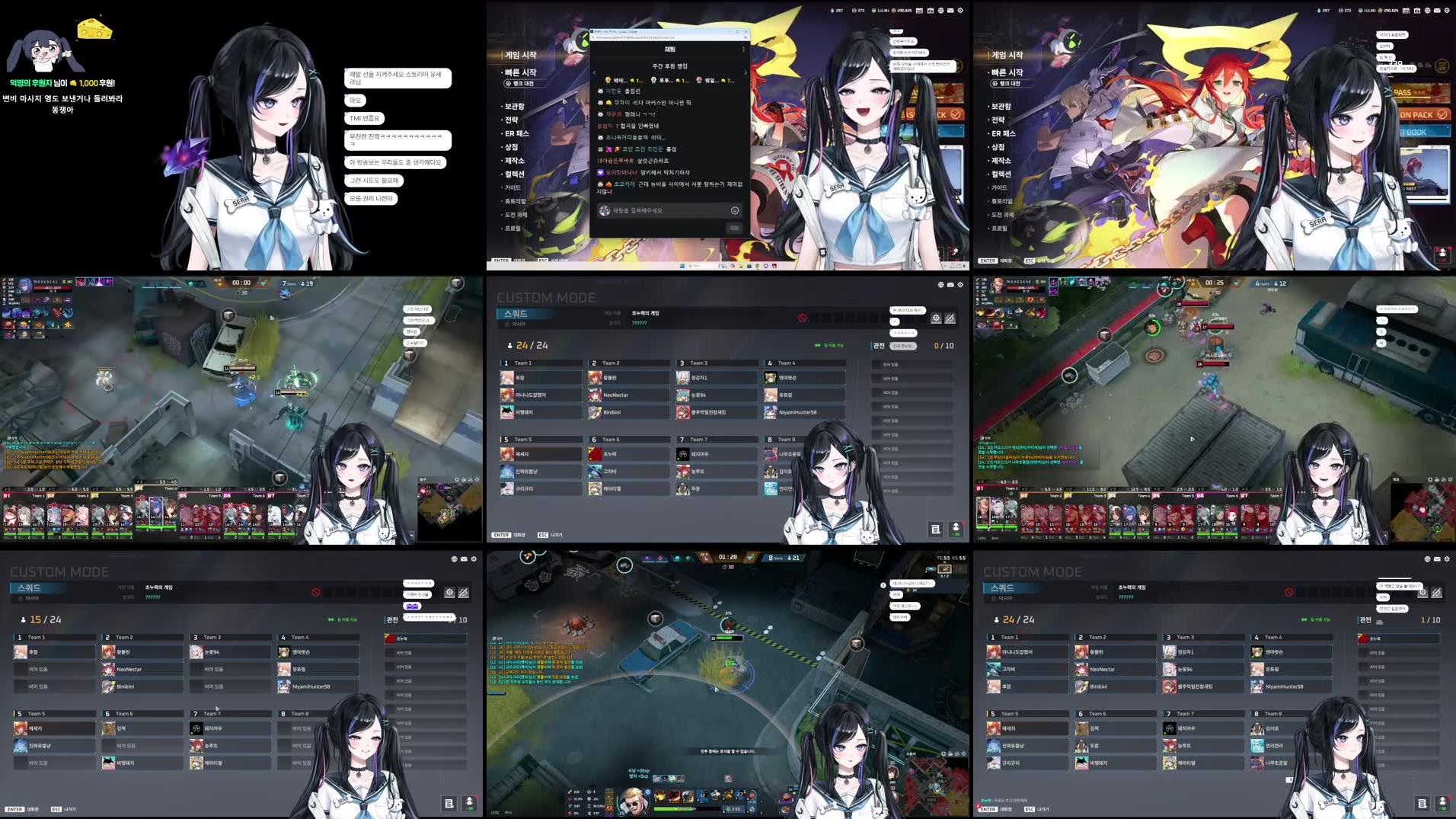
Task: Click the match log scroll icon at lobby bottom-right
Action: click(936, 529)
